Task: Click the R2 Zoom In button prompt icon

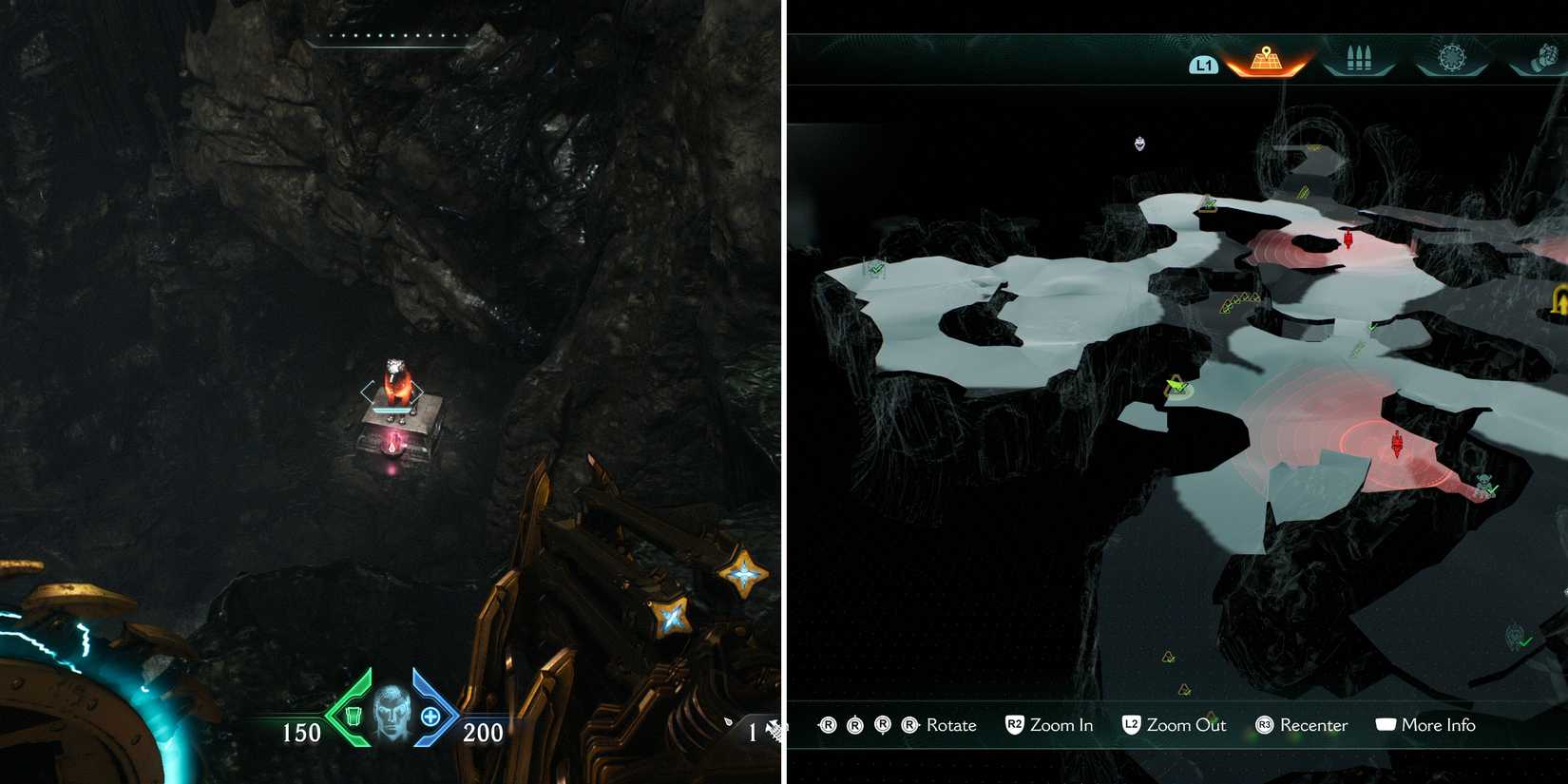Action: (x=1013, y=725)
